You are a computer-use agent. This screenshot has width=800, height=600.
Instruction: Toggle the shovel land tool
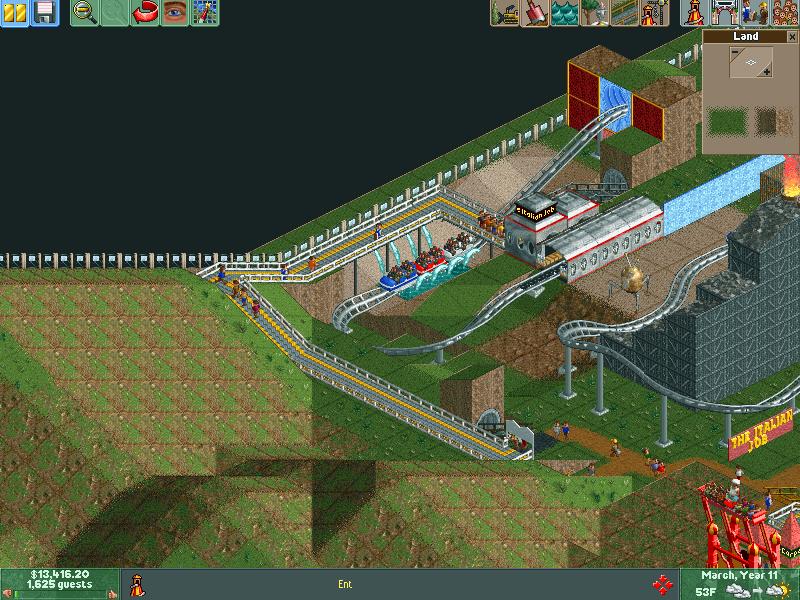tap(535, 13)
